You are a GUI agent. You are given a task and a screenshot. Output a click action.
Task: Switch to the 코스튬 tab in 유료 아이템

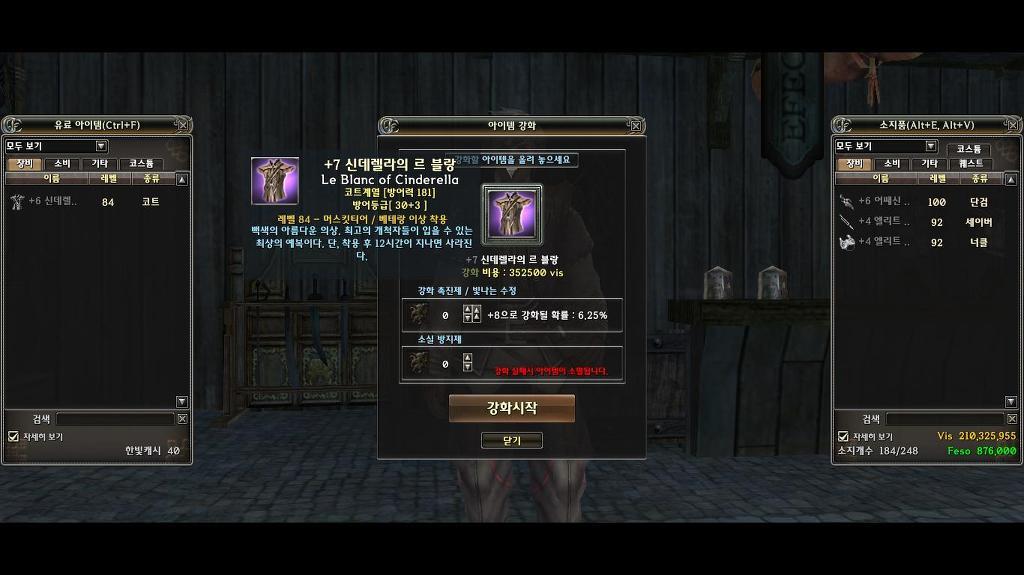click(141, 163)
